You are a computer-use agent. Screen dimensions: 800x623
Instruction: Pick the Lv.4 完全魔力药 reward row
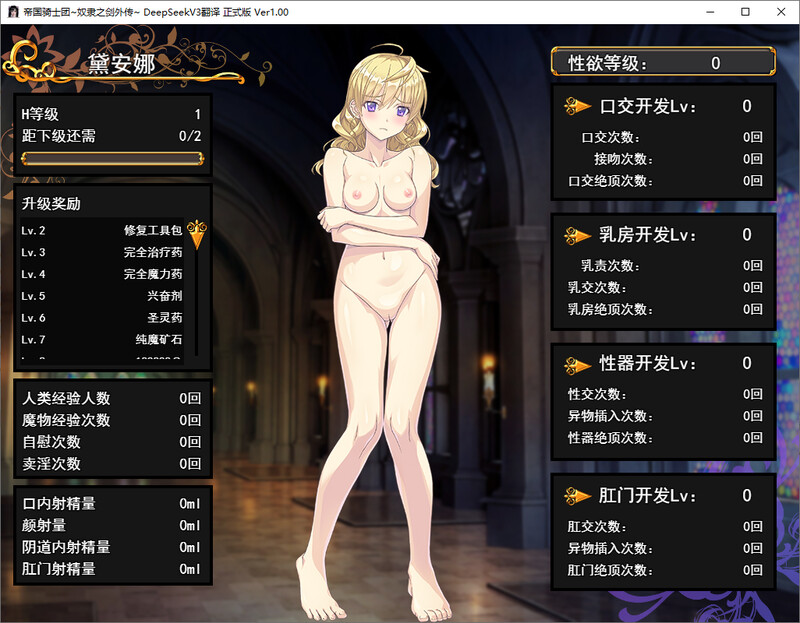coord(102,274)
